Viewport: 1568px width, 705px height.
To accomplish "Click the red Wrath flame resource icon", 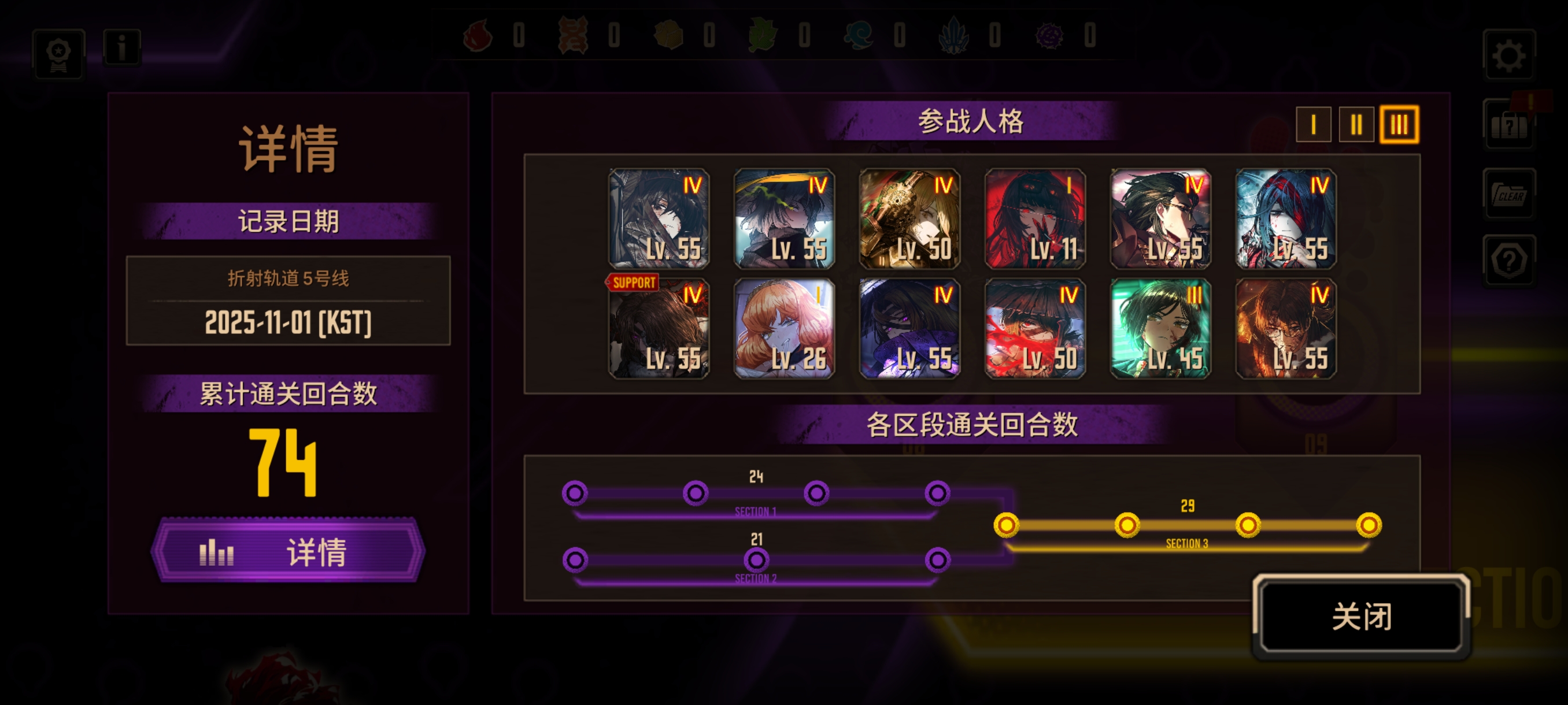I will pyautogui.click(x=478, y=36).
